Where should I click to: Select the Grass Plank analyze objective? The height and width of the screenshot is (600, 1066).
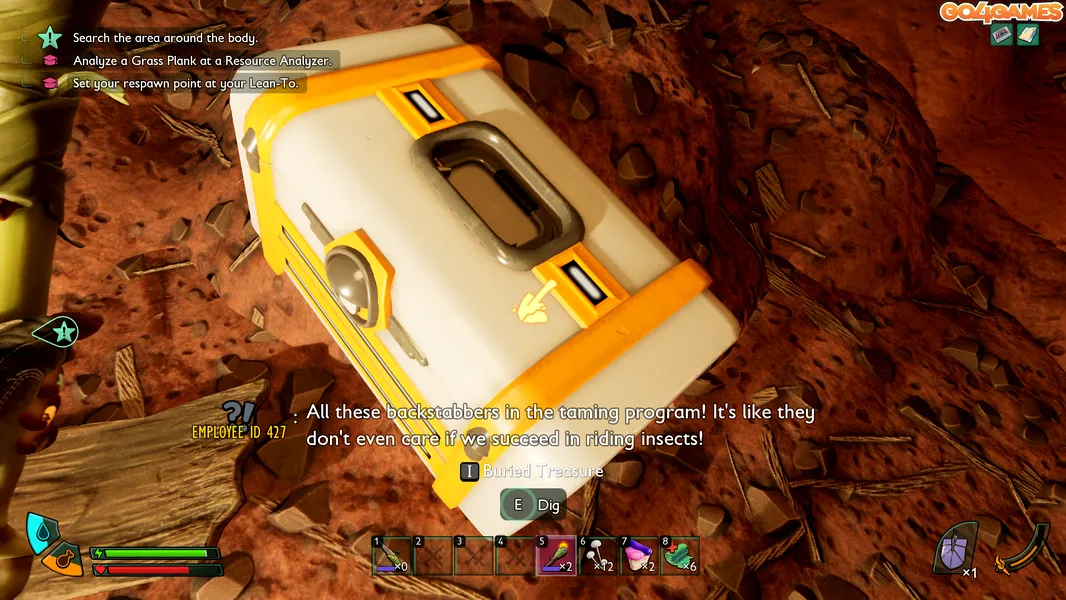coord(200,61)
